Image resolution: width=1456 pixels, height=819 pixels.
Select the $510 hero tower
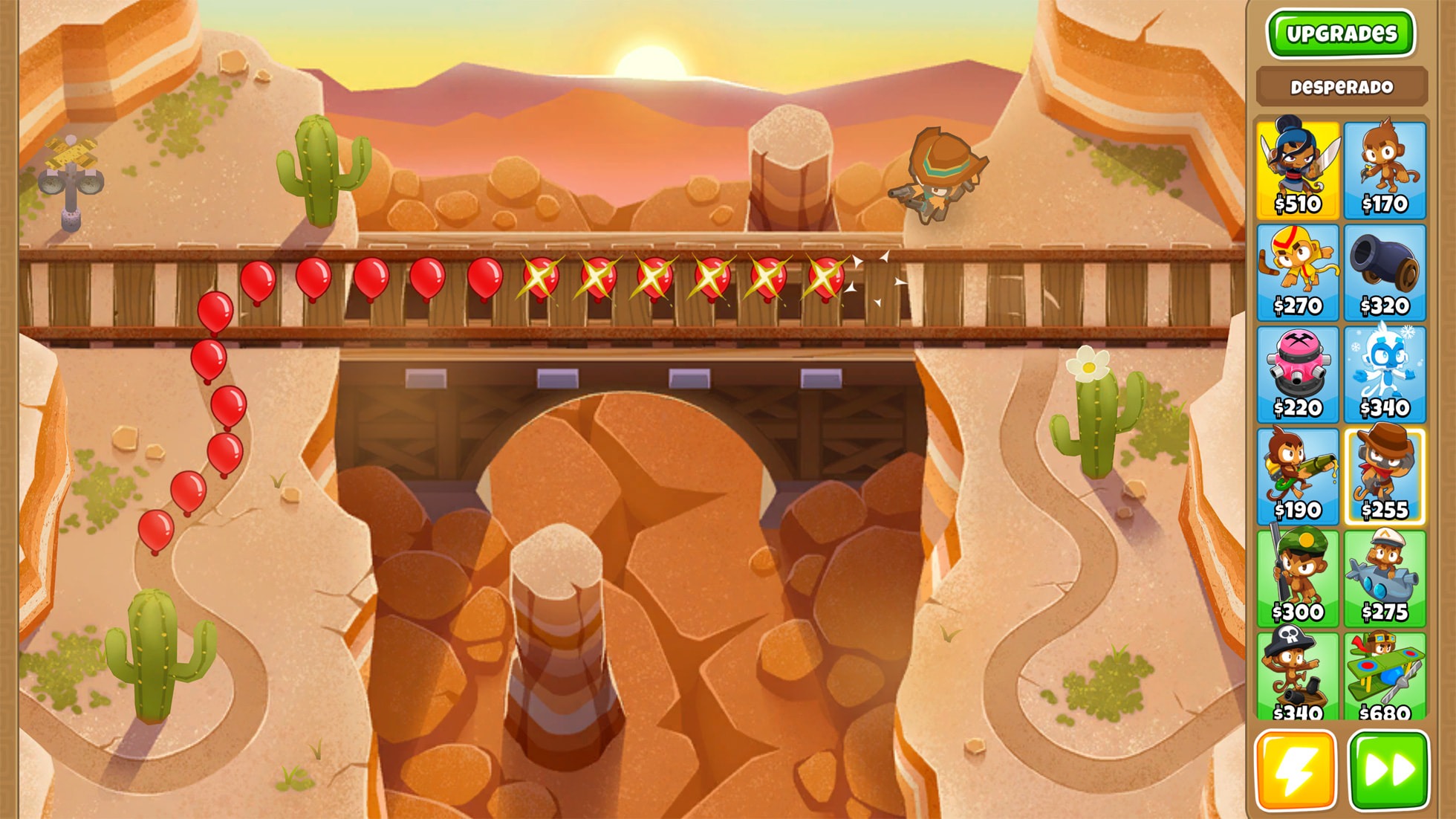[x=1298, y=169]
